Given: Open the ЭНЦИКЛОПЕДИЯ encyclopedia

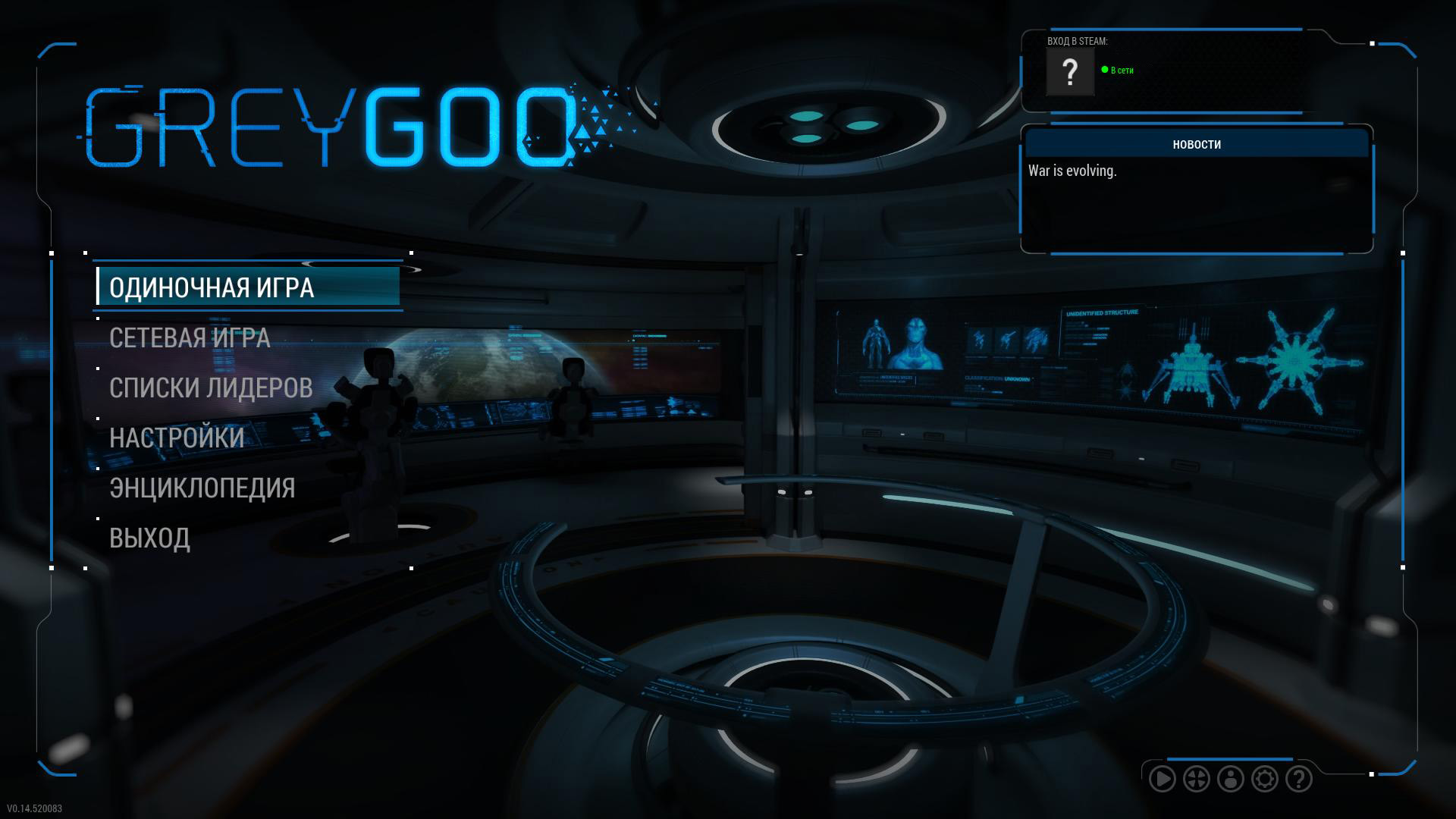Looking at the screenshot, I should click(x=202, y=488).
